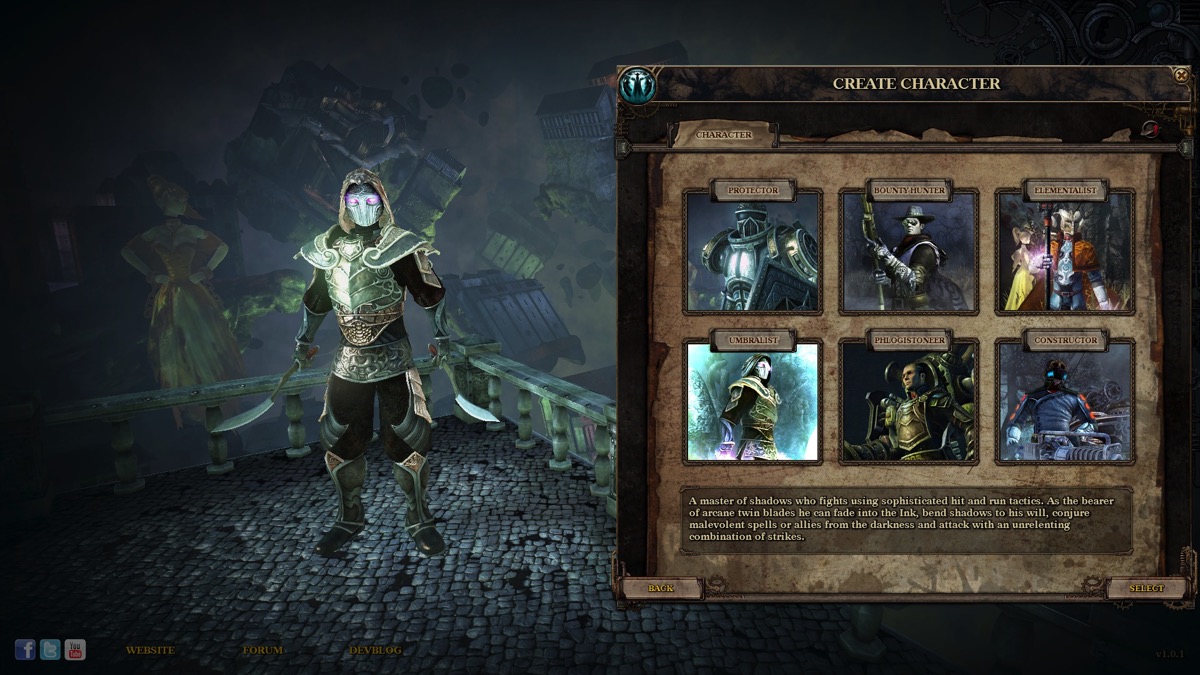
Task: Go back with the Back button
Action: 661,588
